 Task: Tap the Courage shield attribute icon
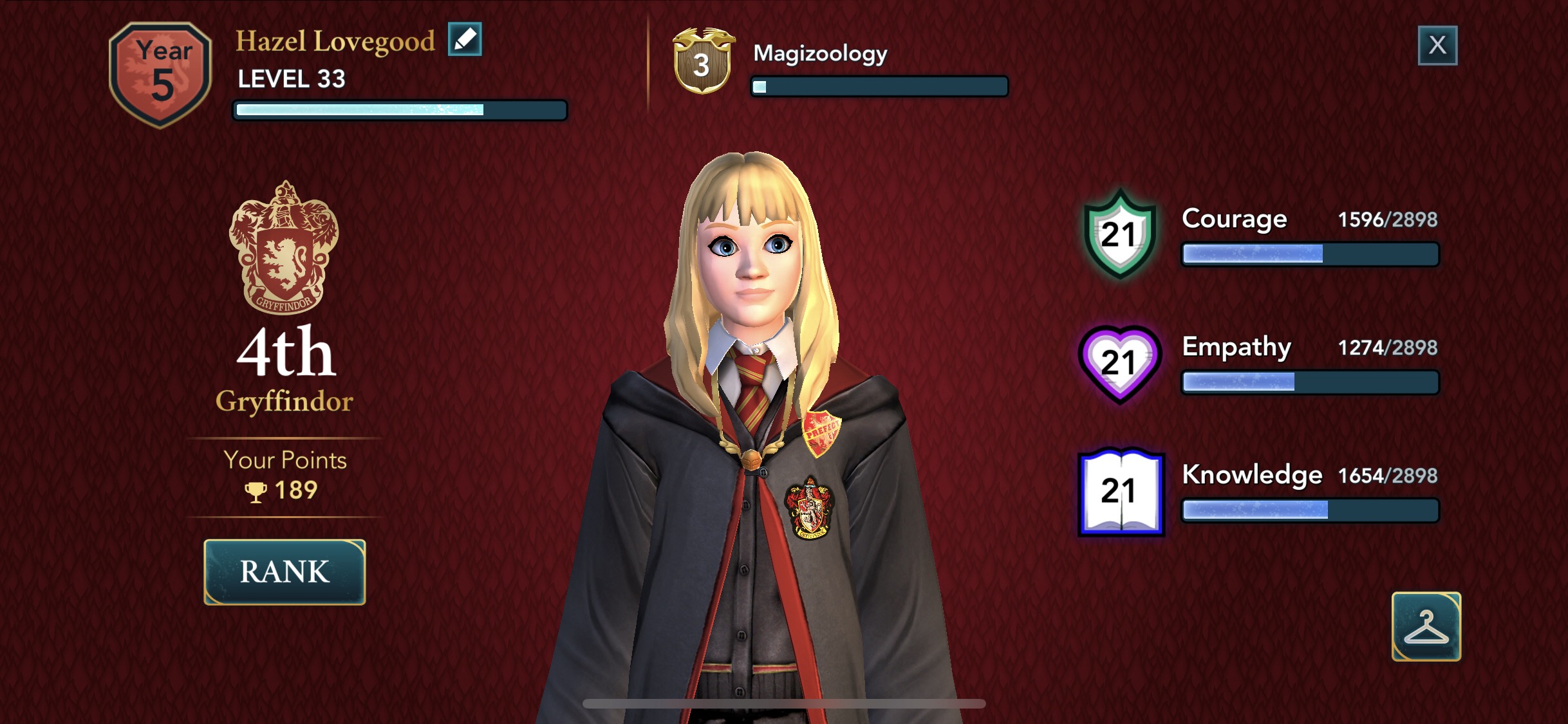[1120, 234]
